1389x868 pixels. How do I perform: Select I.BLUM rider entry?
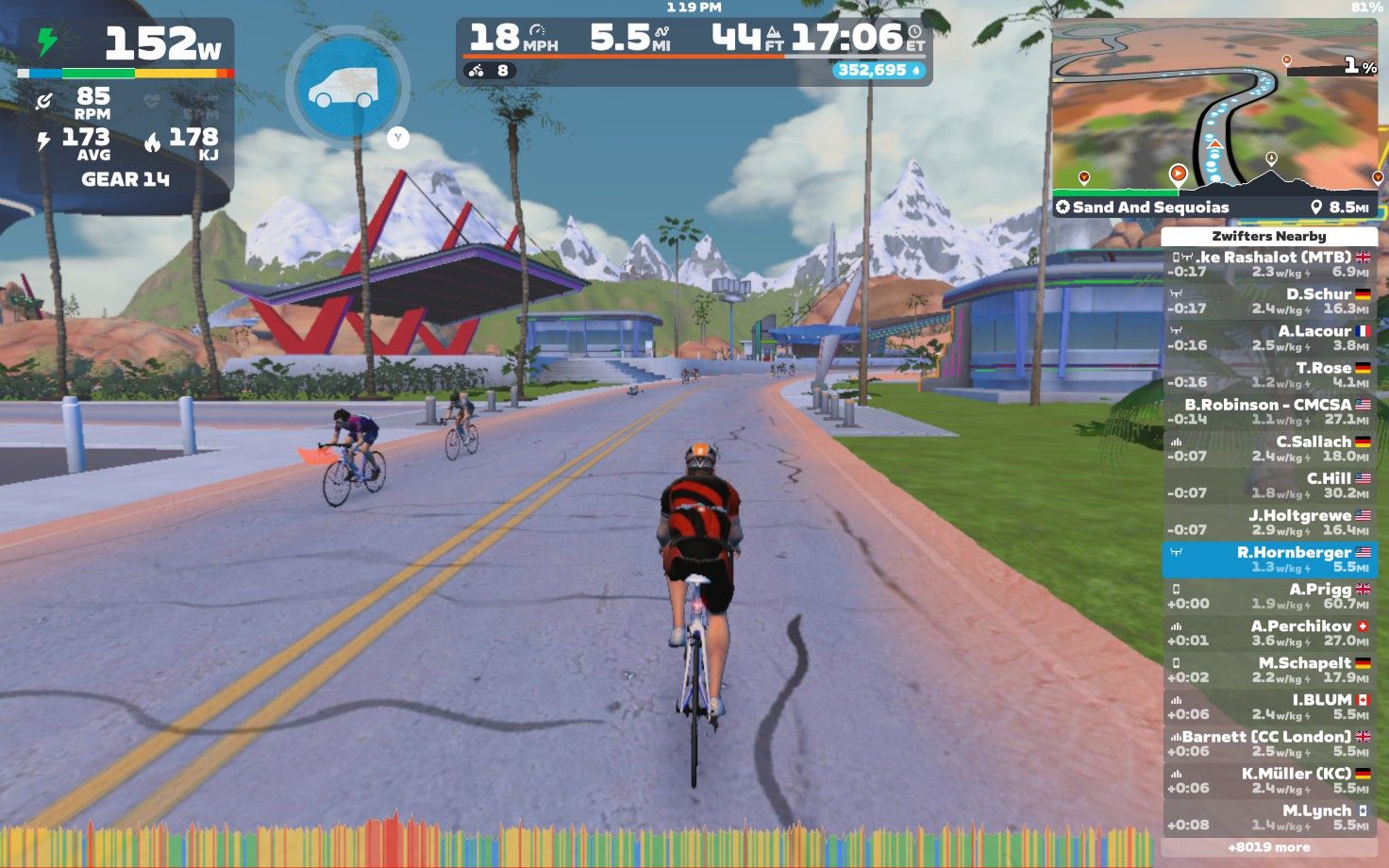click(1269, 706)
